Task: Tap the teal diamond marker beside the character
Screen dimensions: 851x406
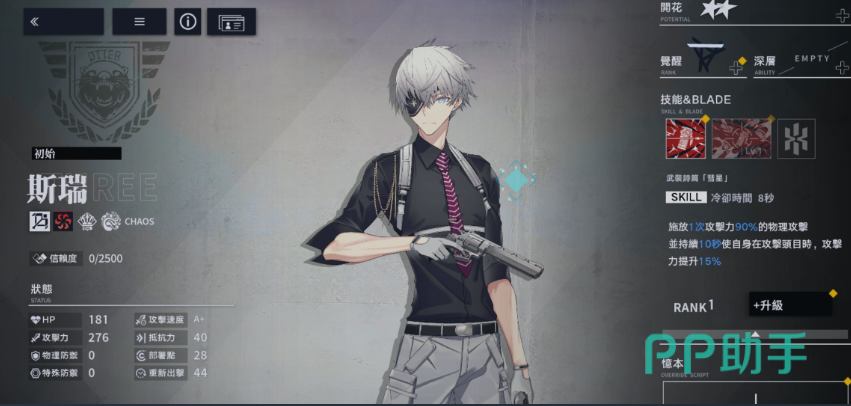Action: click(x=516, y=180)
